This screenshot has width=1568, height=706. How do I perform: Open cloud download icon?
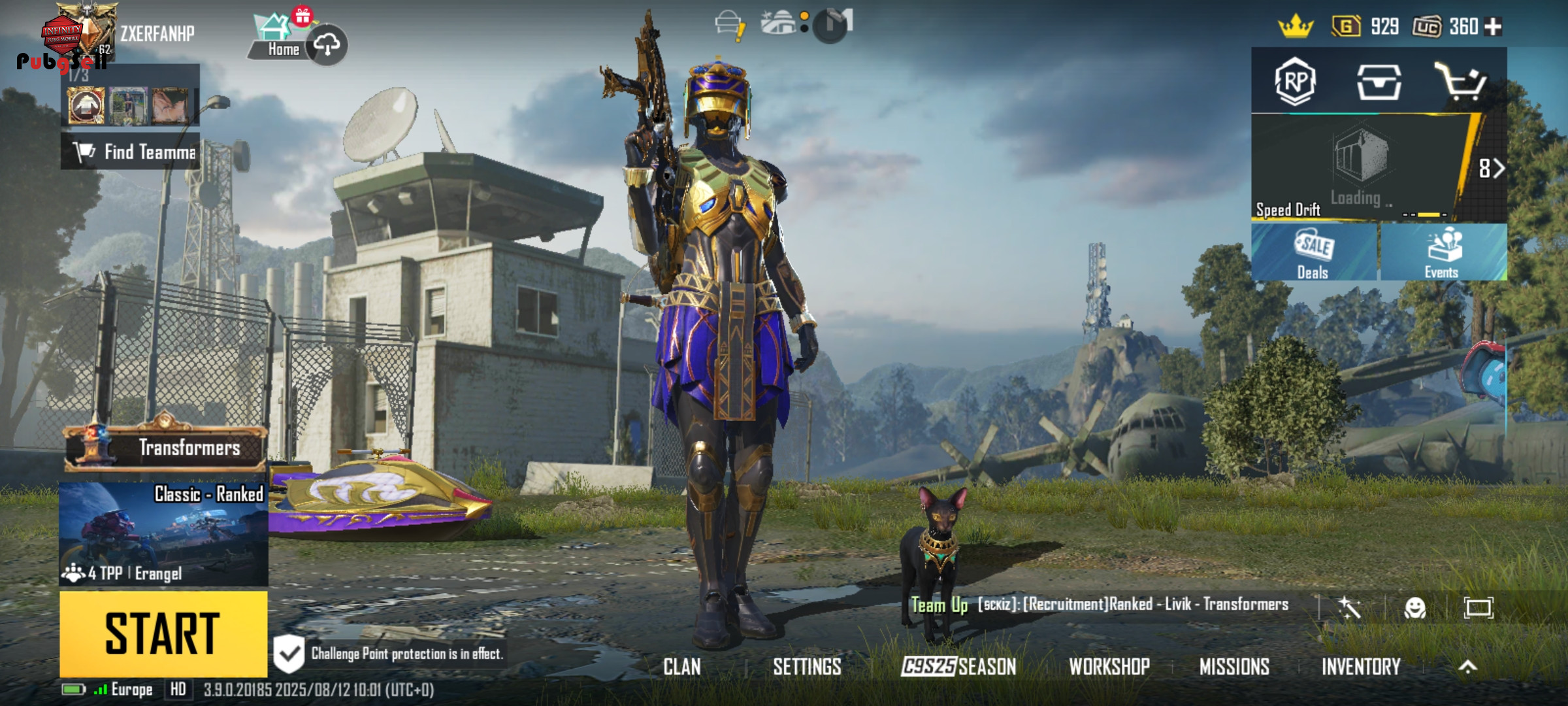point(327,44)
